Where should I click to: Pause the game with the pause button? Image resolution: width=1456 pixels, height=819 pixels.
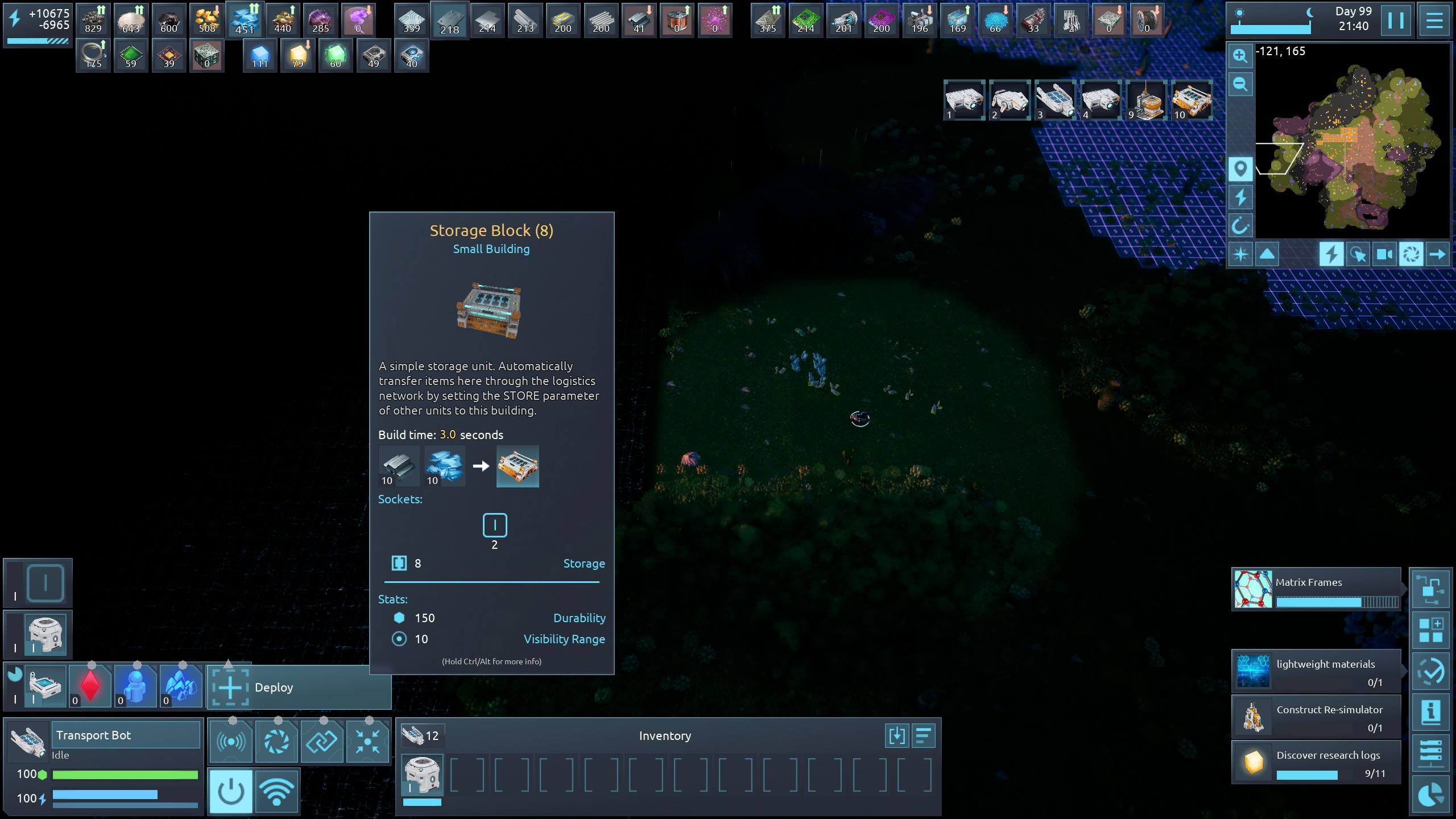click(1395, 21)
